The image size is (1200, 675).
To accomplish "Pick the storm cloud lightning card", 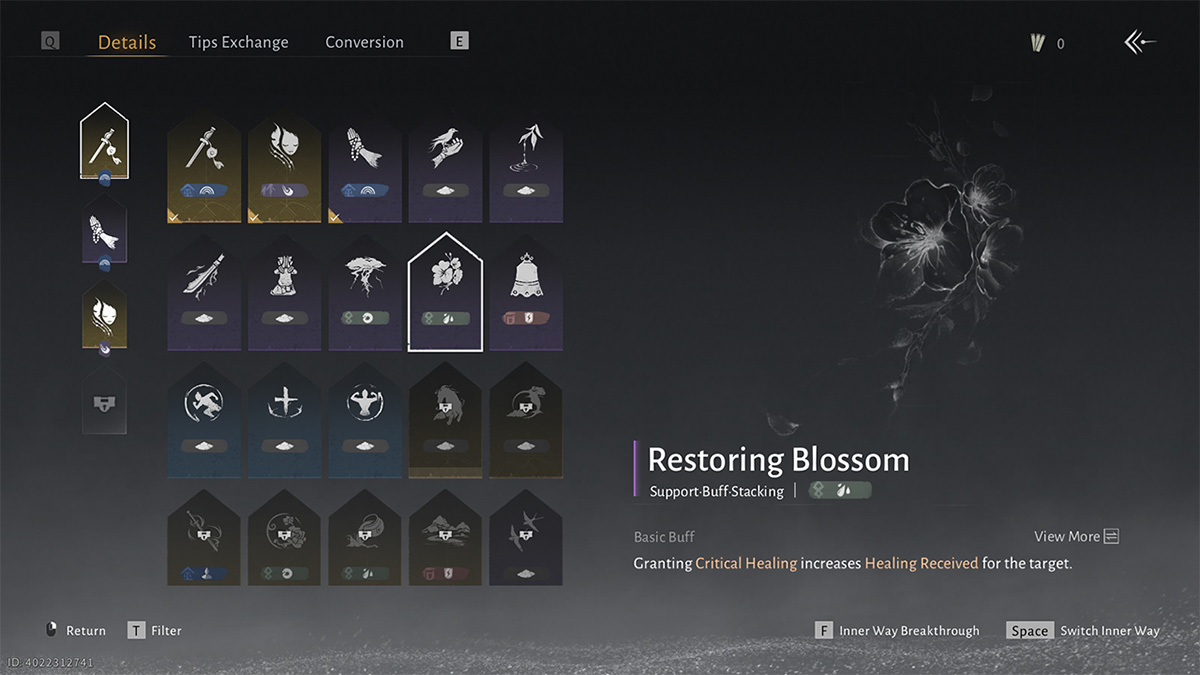I will point(365,291).
